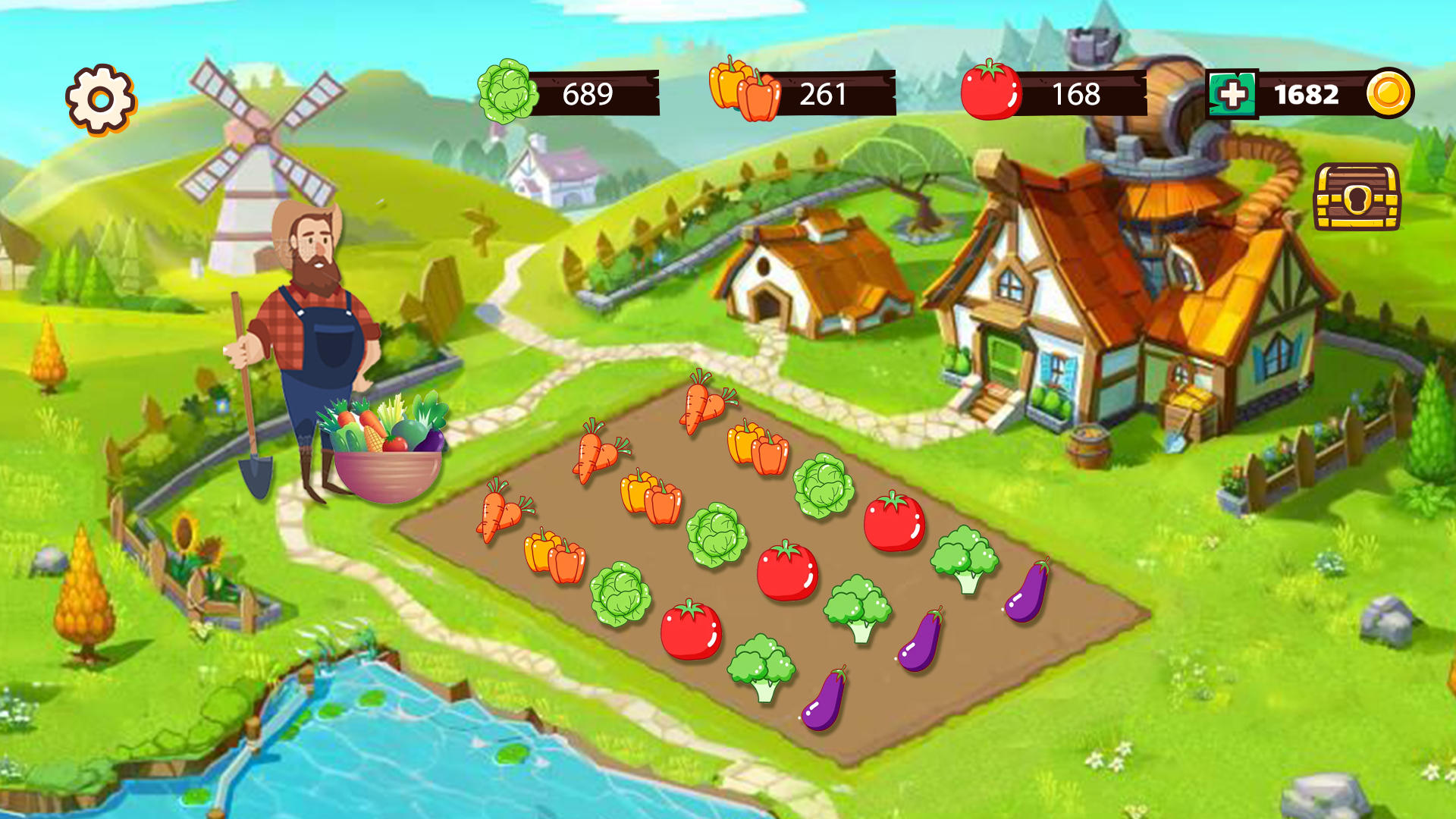
Task: Click the coin balance showing 1682
Action: tap(1308, 93)
